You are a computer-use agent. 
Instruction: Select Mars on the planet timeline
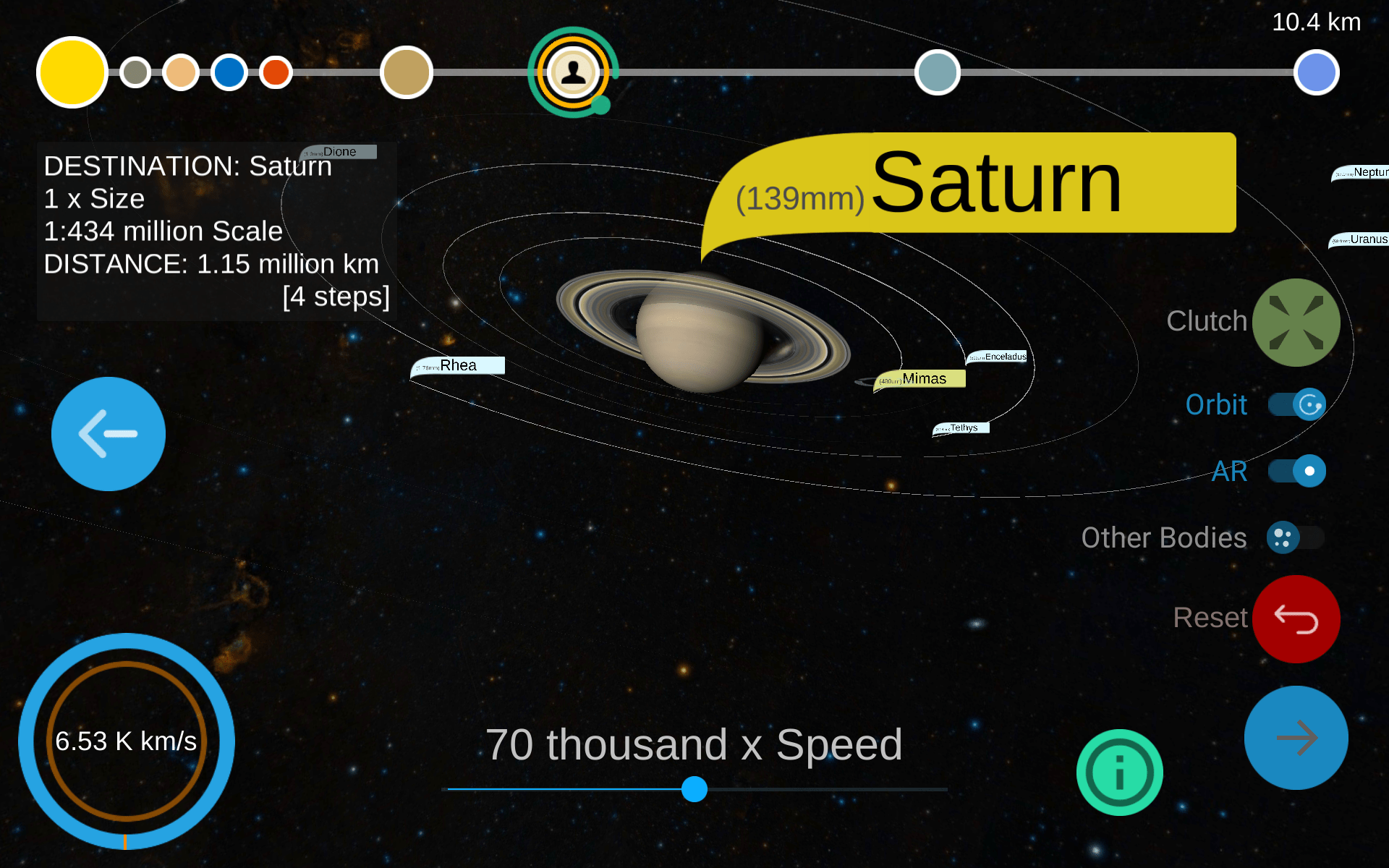coord(276,72)
